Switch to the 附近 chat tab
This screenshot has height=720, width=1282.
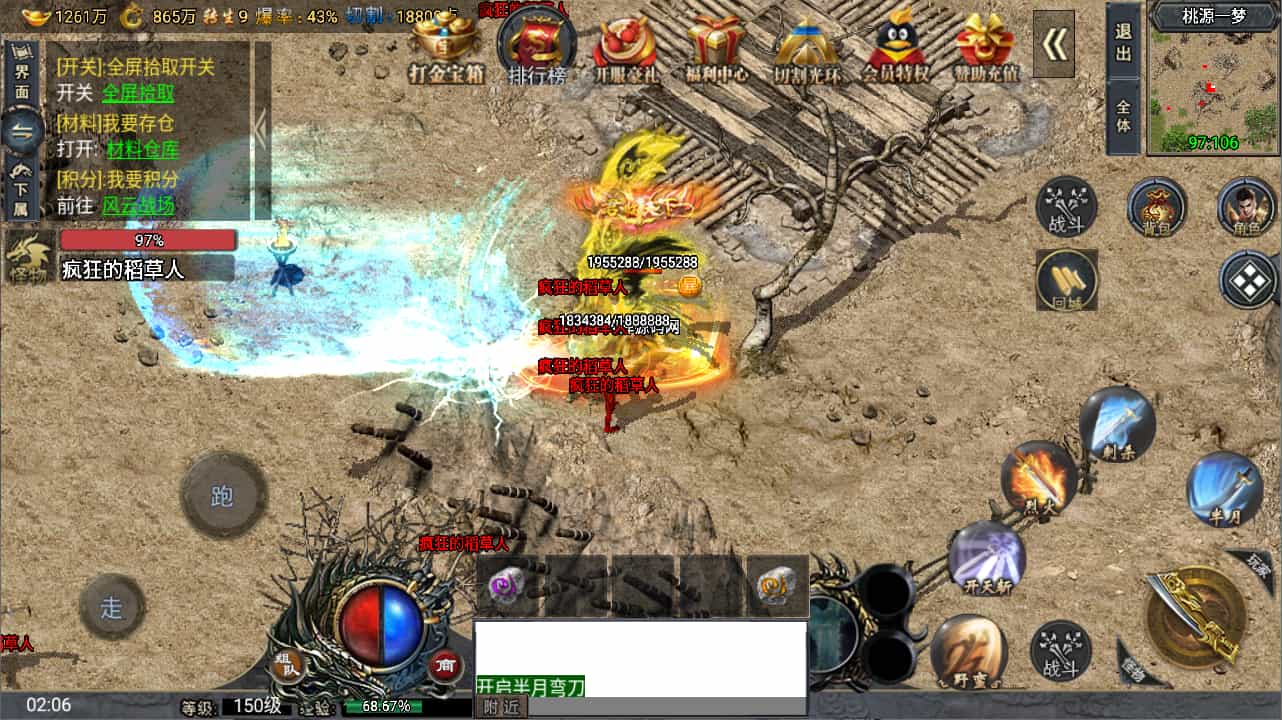pos(501,707)
